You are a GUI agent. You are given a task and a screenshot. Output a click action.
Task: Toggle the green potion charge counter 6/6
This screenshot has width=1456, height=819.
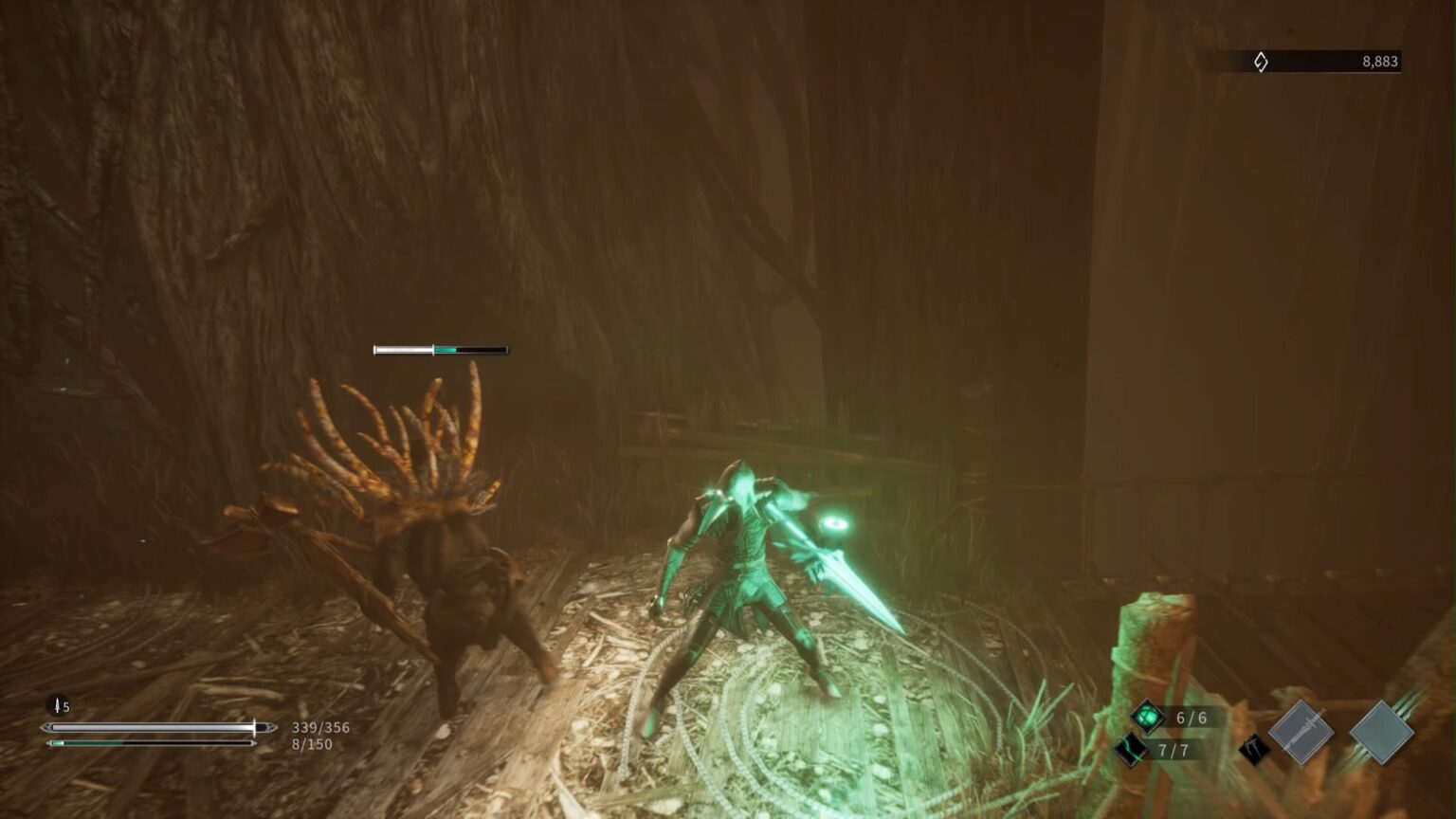pos(1190,718)
